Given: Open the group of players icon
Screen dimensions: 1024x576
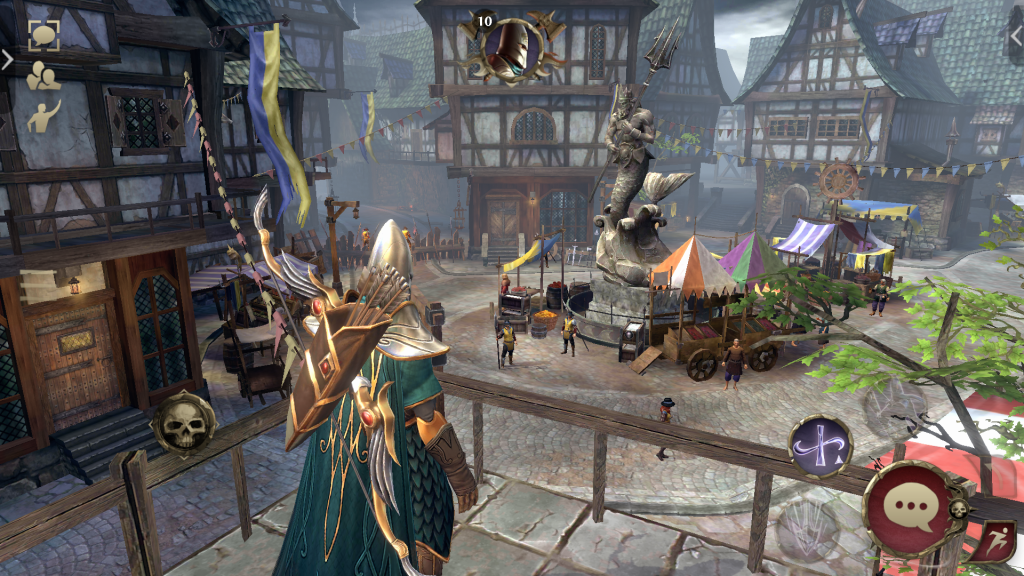Looking at the screenshot, I should click(x=43, y=76).
